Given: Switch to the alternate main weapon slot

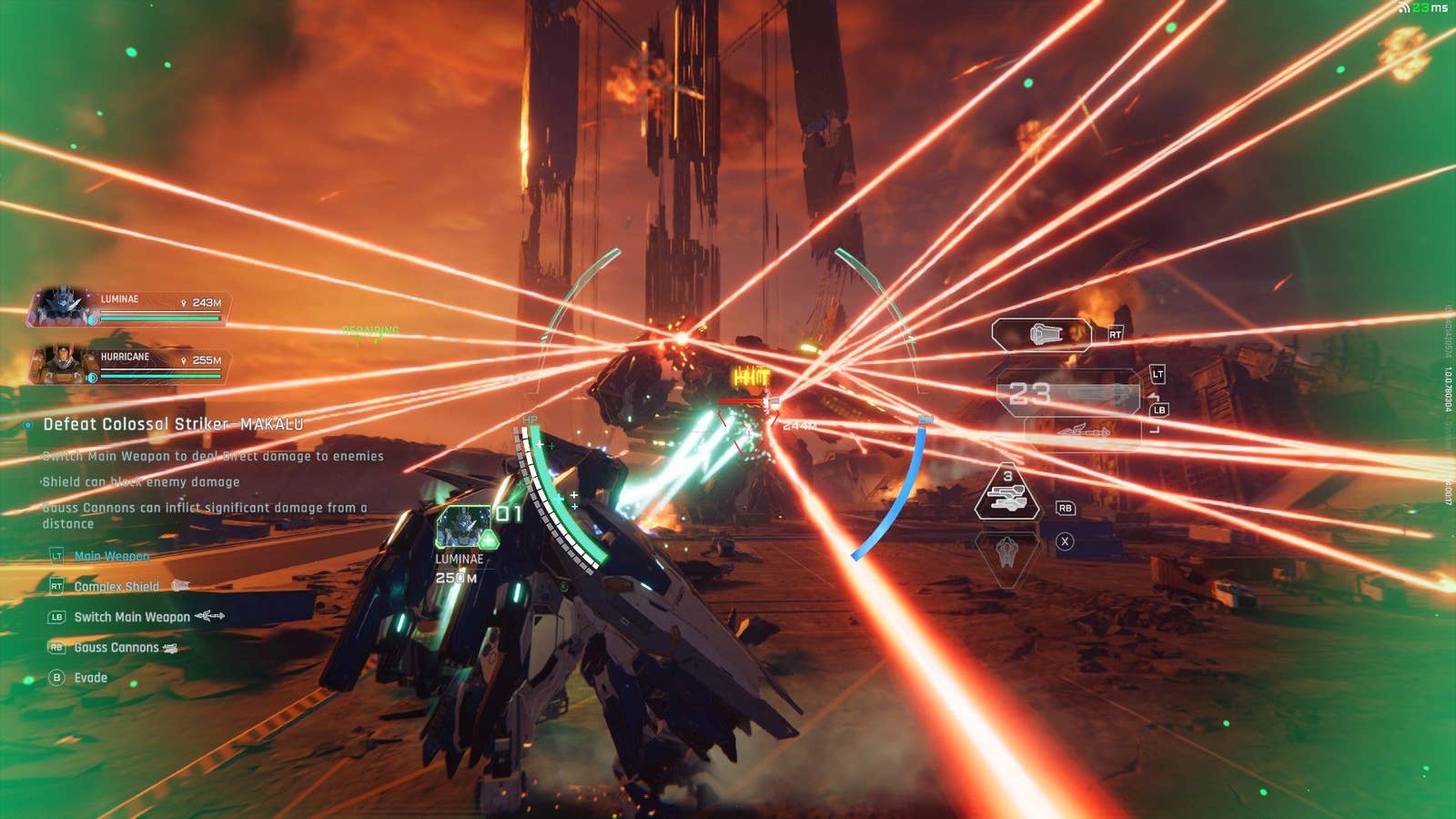Looking at the screenshot, I should pyautogui.click(x=1083, y=431).
